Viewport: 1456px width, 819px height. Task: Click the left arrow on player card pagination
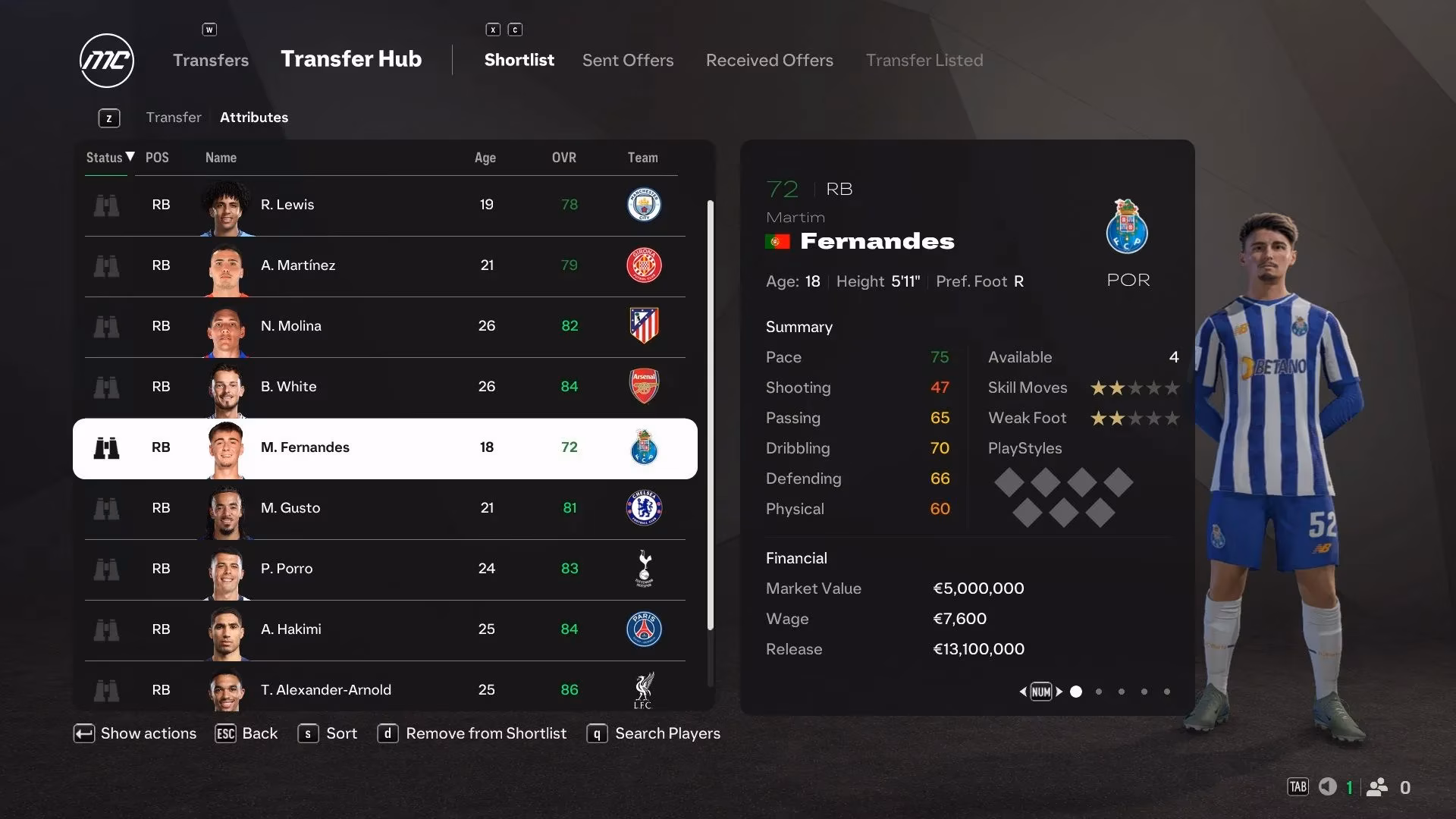(x=1022, y=692)
